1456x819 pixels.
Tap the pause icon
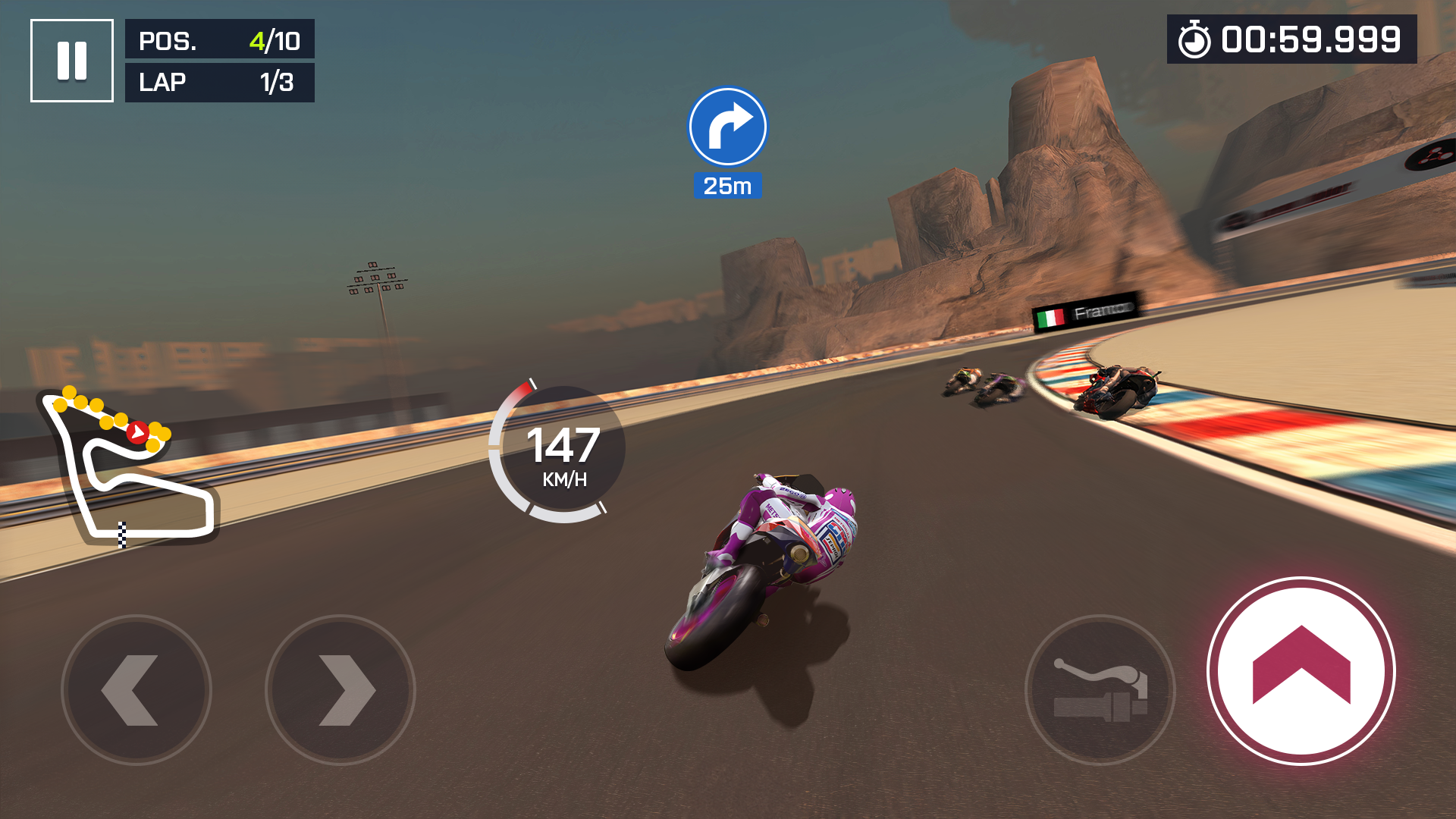point(72,59)
